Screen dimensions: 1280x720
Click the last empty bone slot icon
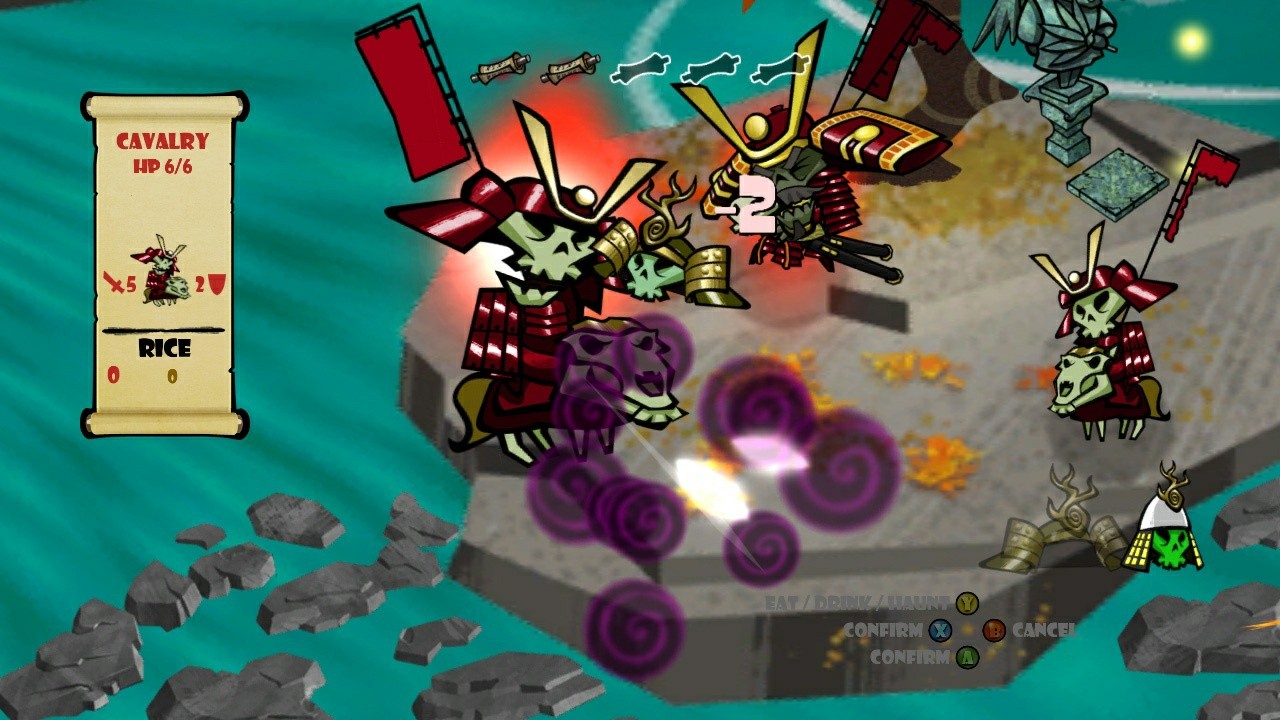coord(778,69)
